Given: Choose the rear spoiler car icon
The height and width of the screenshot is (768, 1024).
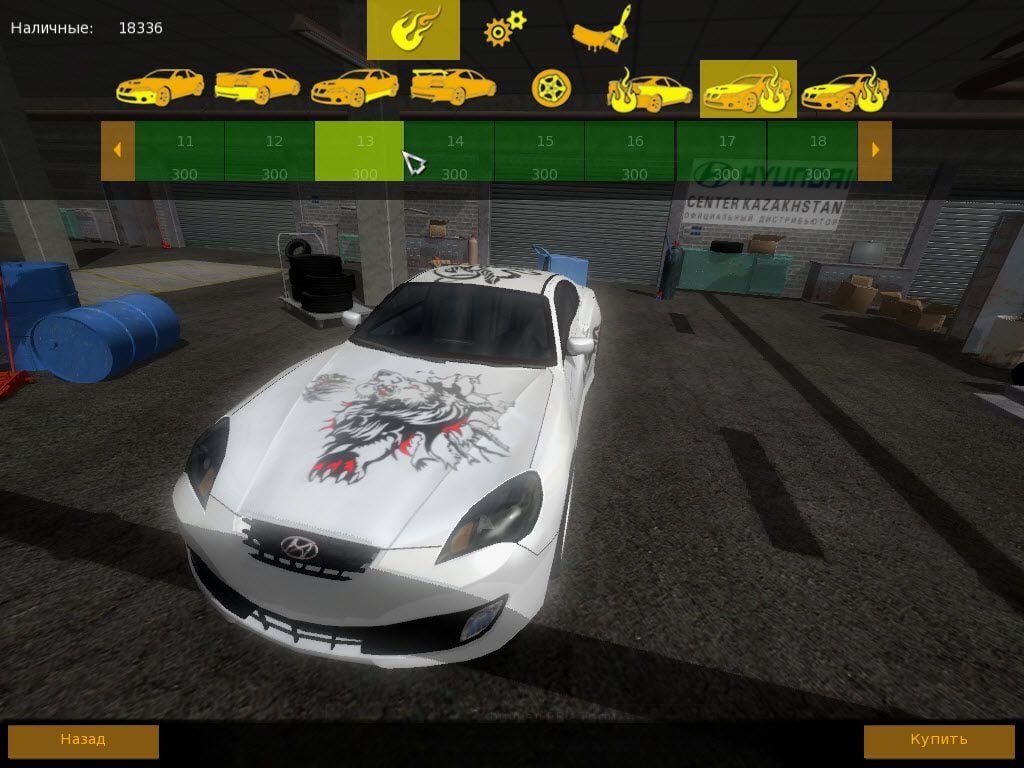Looking at the screenshot, I should pyautogui.click(x=453, y=87).
